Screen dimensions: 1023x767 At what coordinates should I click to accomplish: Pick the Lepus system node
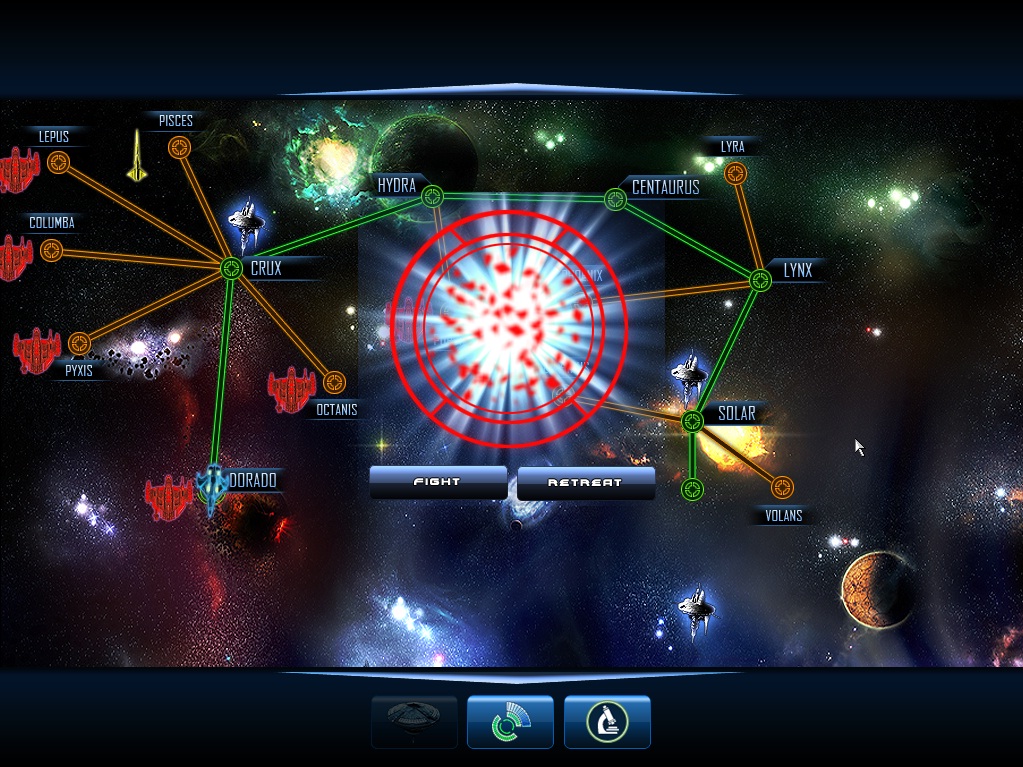[x=60, y=162]
